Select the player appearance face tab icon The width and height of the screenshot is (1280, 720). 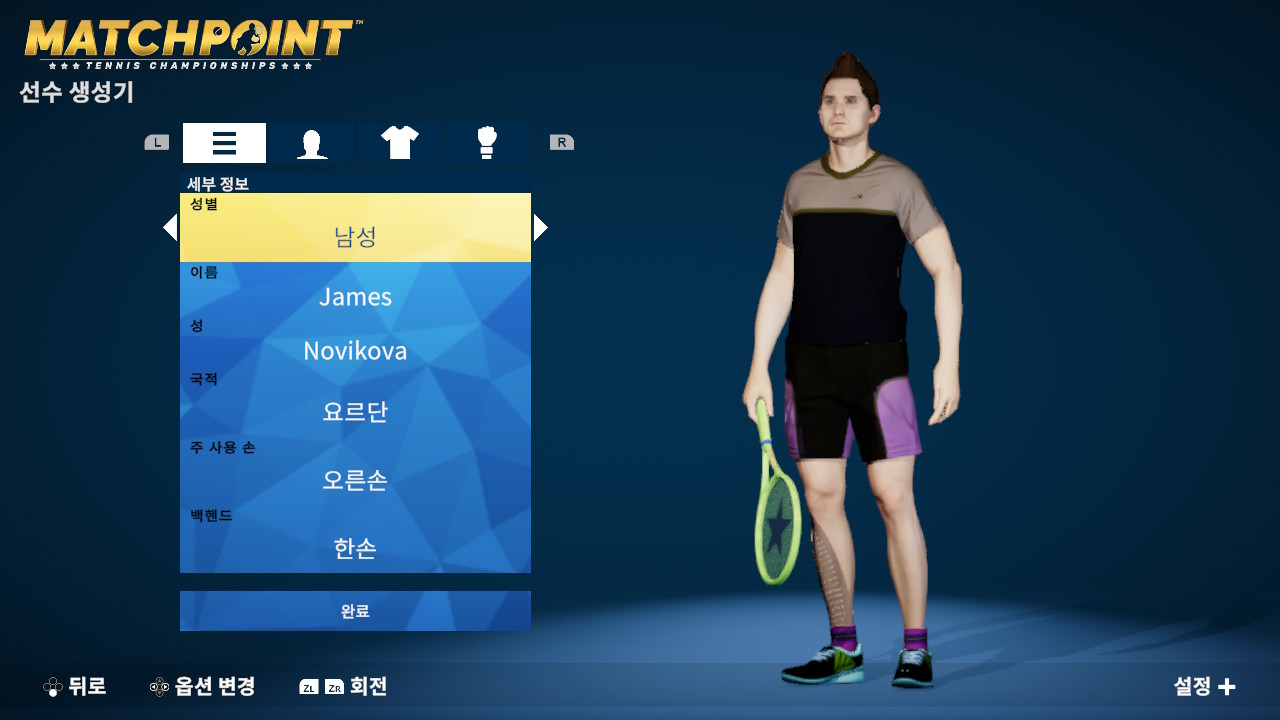[x=312, y=142]
